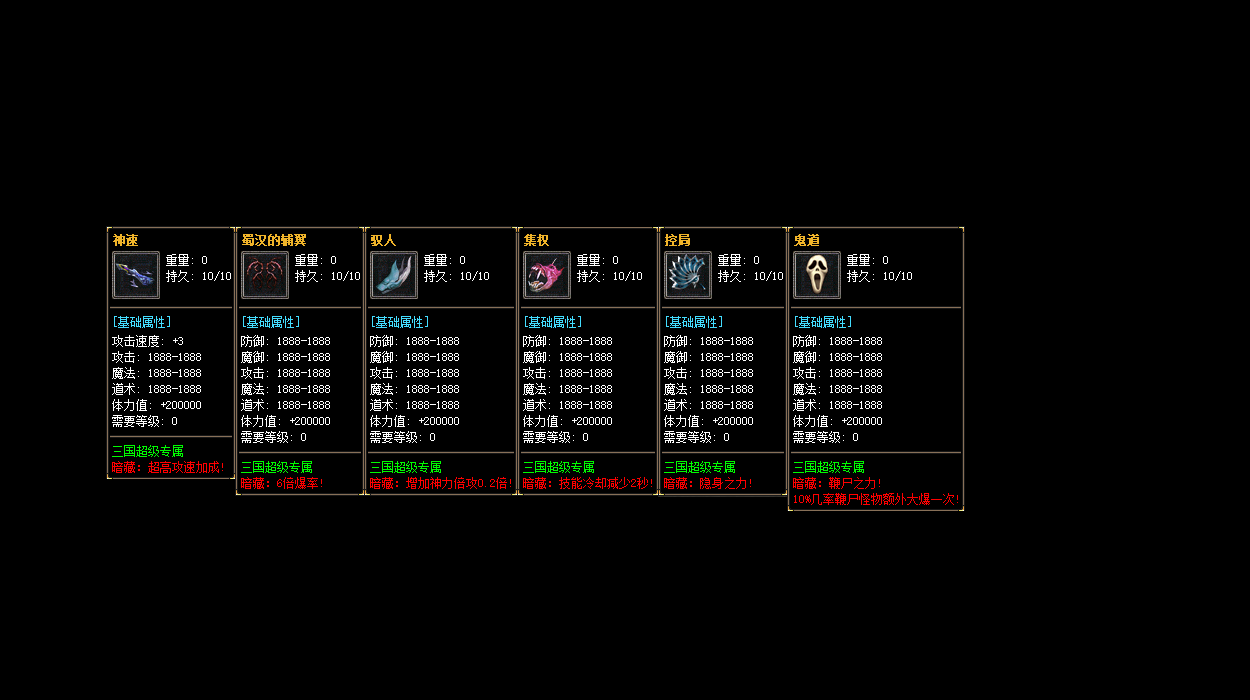This screenshot has height=700, width=1250.
Task: Select the 神速 blue weapon icon
Action: [136, 275]
